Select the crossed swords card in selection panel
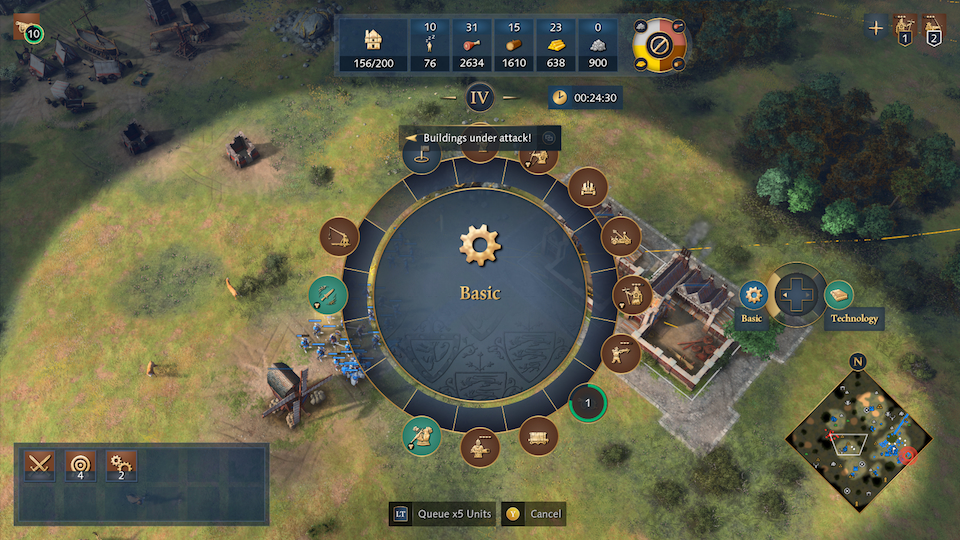Screen dimensions: 960x540 [x=40, y=464]
